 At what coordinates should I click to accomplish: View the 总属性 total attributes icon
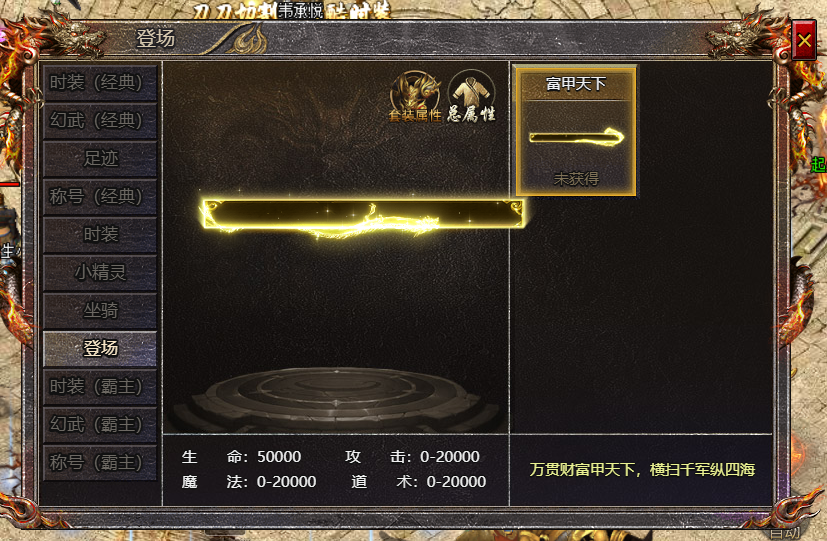click(471, 96)
